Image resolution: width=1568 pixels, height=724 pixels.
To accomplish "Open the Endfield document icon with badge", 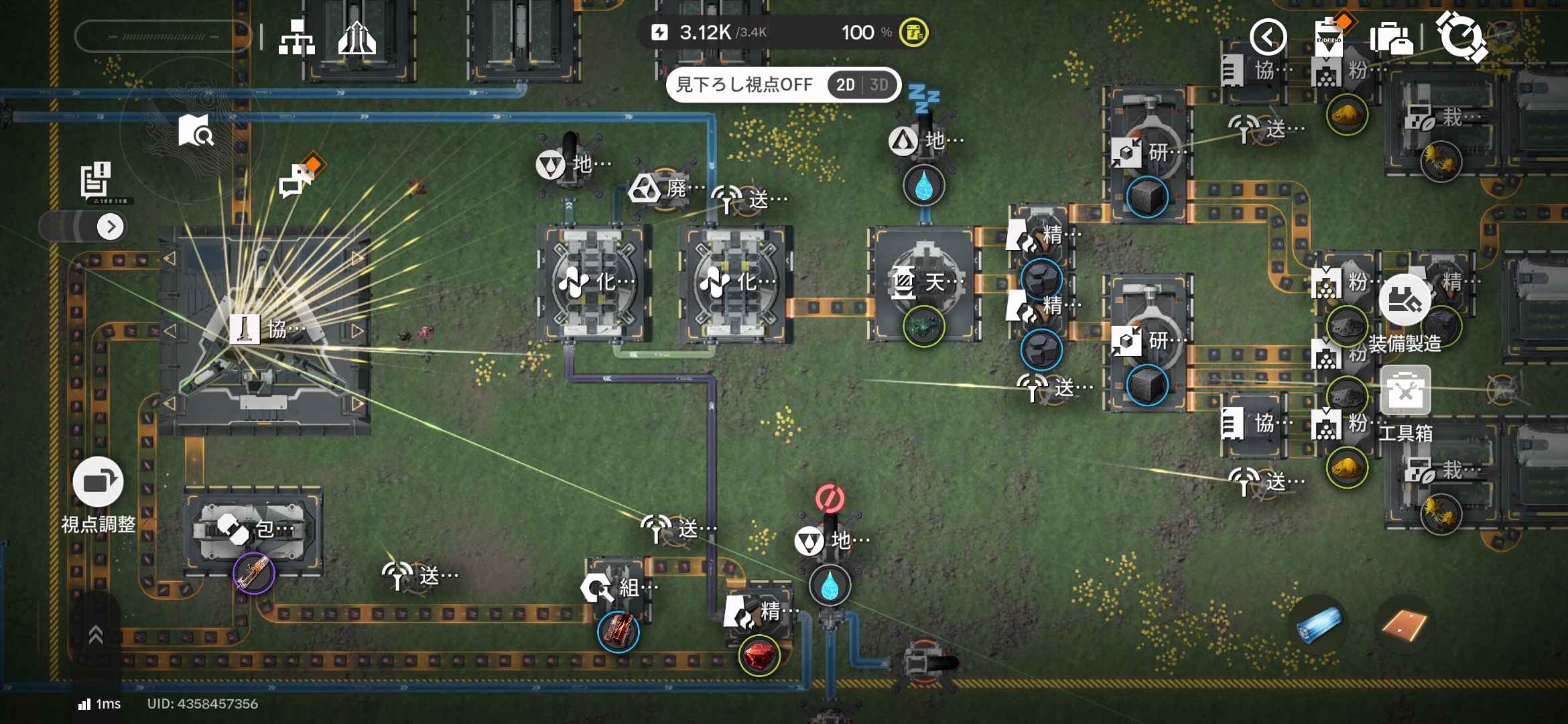I will pos(1329,37).
